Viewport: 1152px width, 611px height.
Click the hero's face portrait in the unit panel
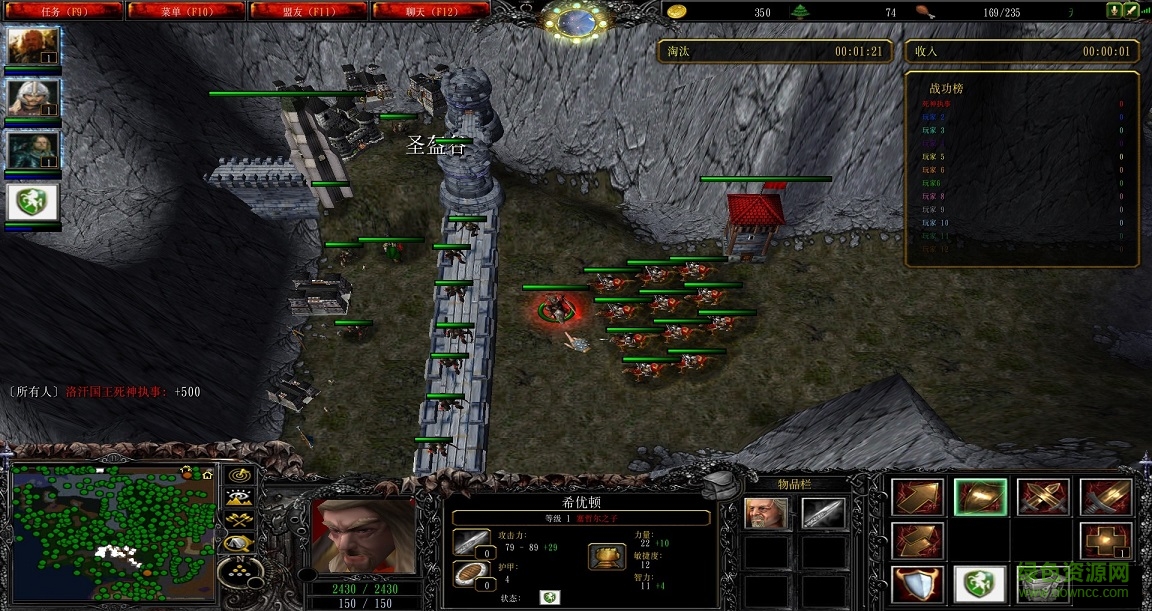click(364, 536)
